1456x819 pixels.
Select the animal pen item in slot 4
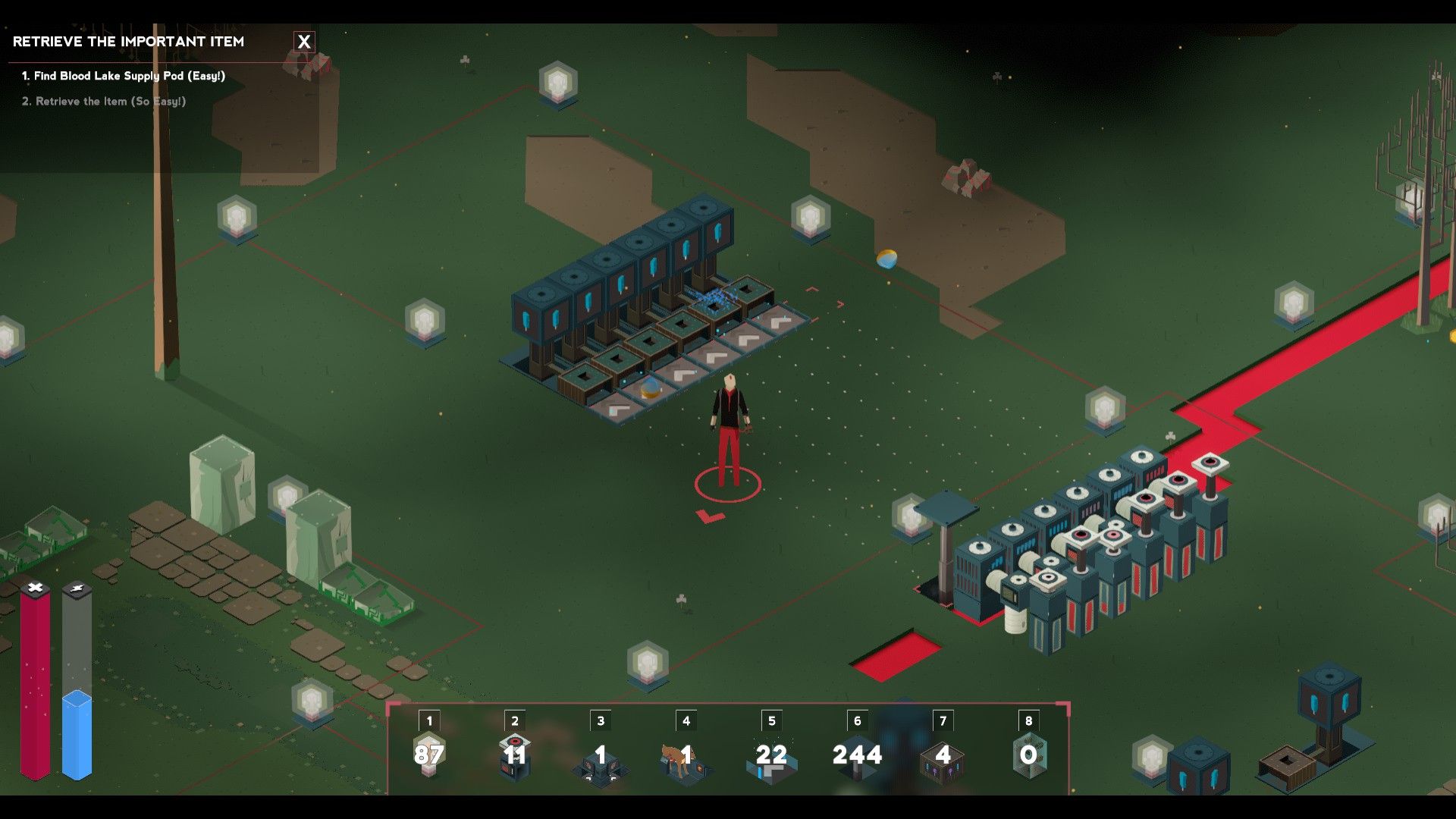click(686, 757)
